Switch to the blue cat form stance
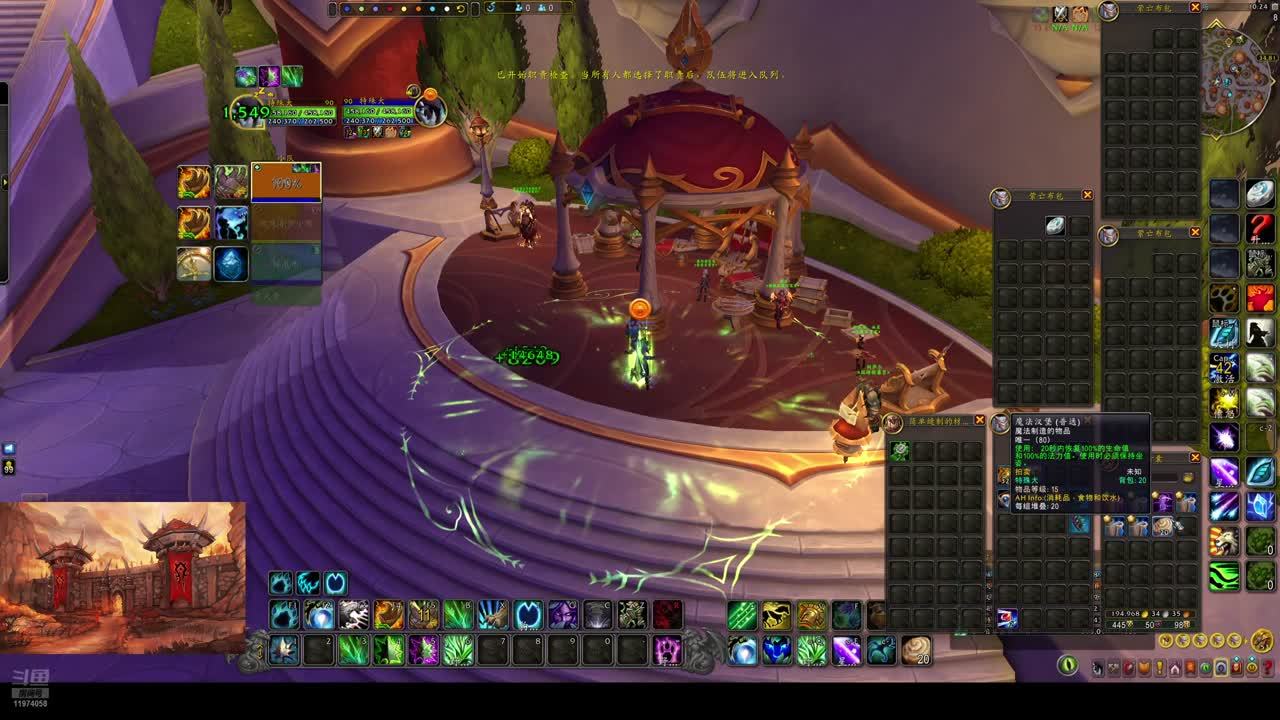 [282, 583]
